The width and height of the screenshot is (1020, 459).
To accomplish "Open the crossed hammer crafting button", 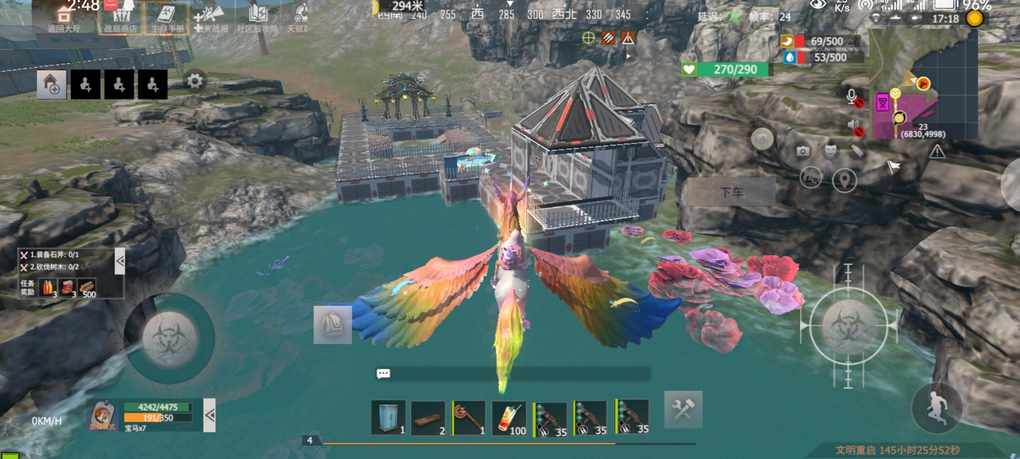I will tap(683, 409).
